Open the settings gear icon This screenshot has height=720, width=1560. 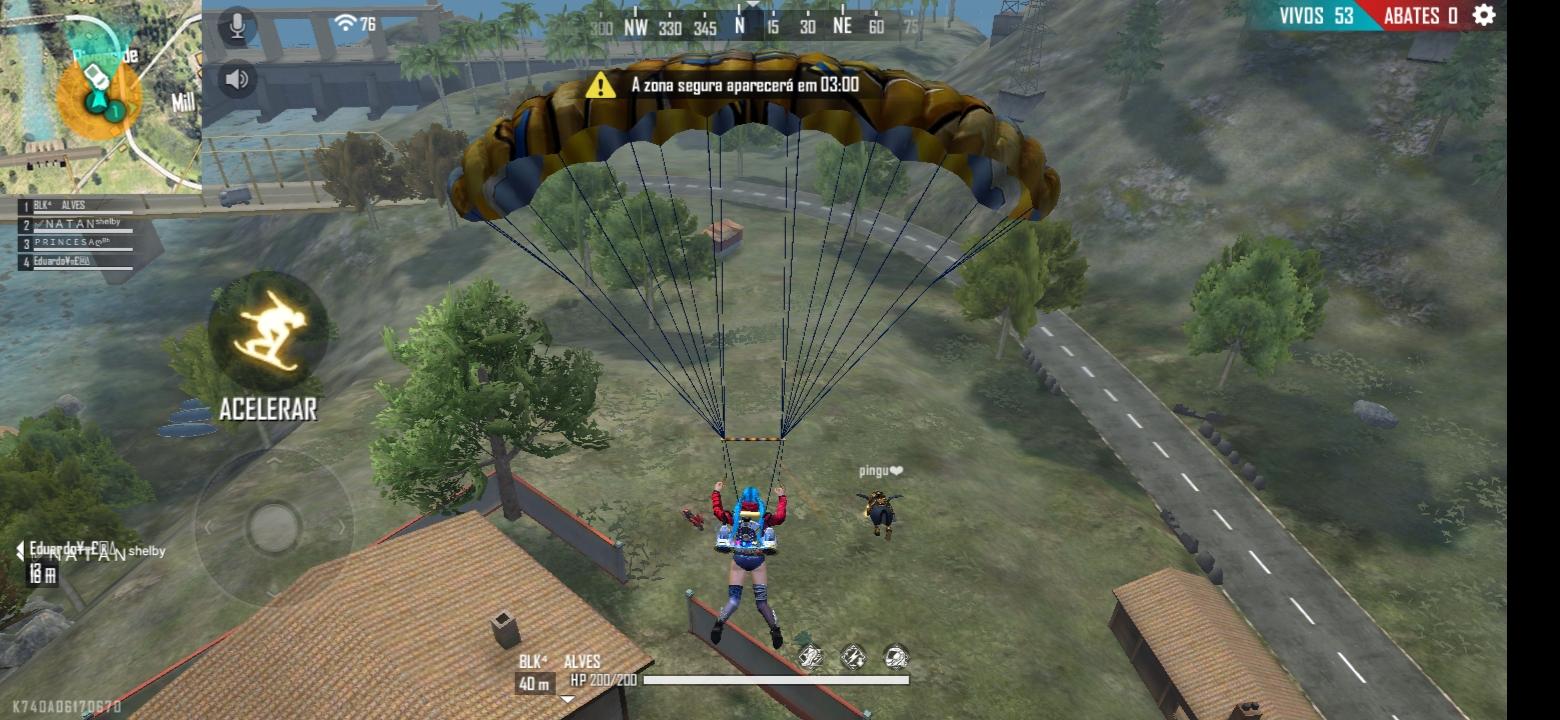pos(1484,15)
